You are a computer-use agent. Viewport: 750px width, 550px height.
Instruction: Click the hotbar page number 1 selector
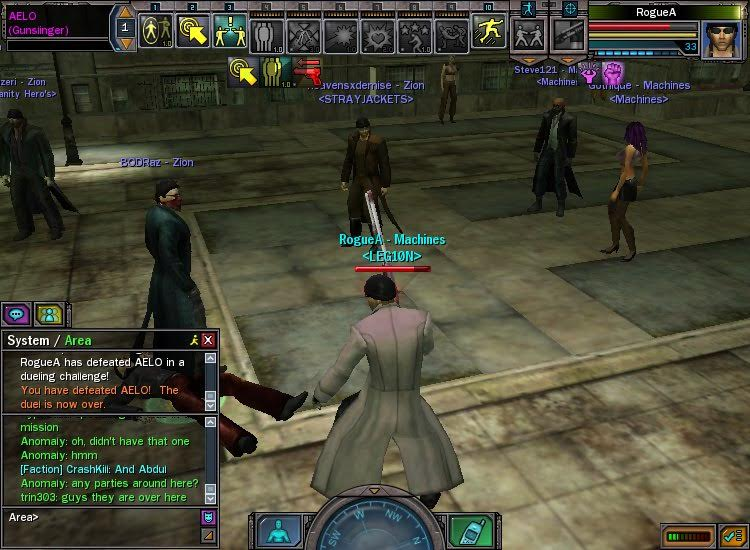124,27
